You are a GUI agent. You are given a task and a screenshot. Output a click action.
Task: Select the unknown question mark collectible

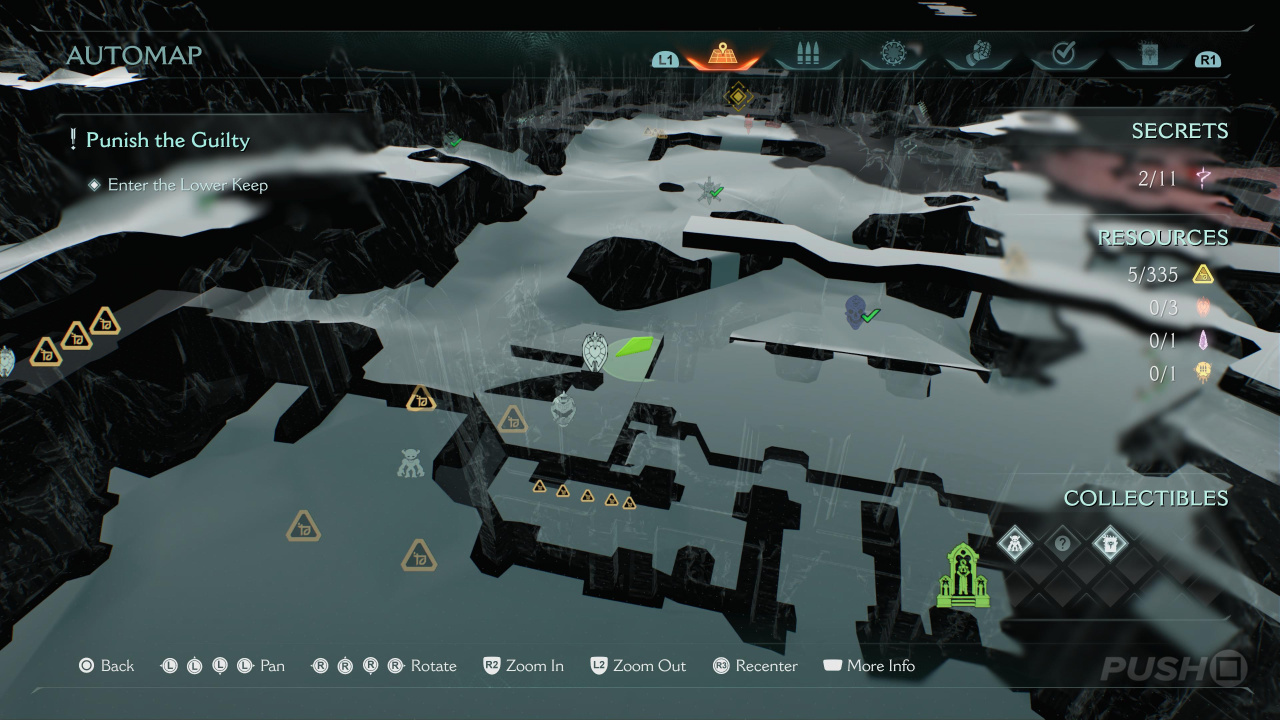tap(1062, 544)
